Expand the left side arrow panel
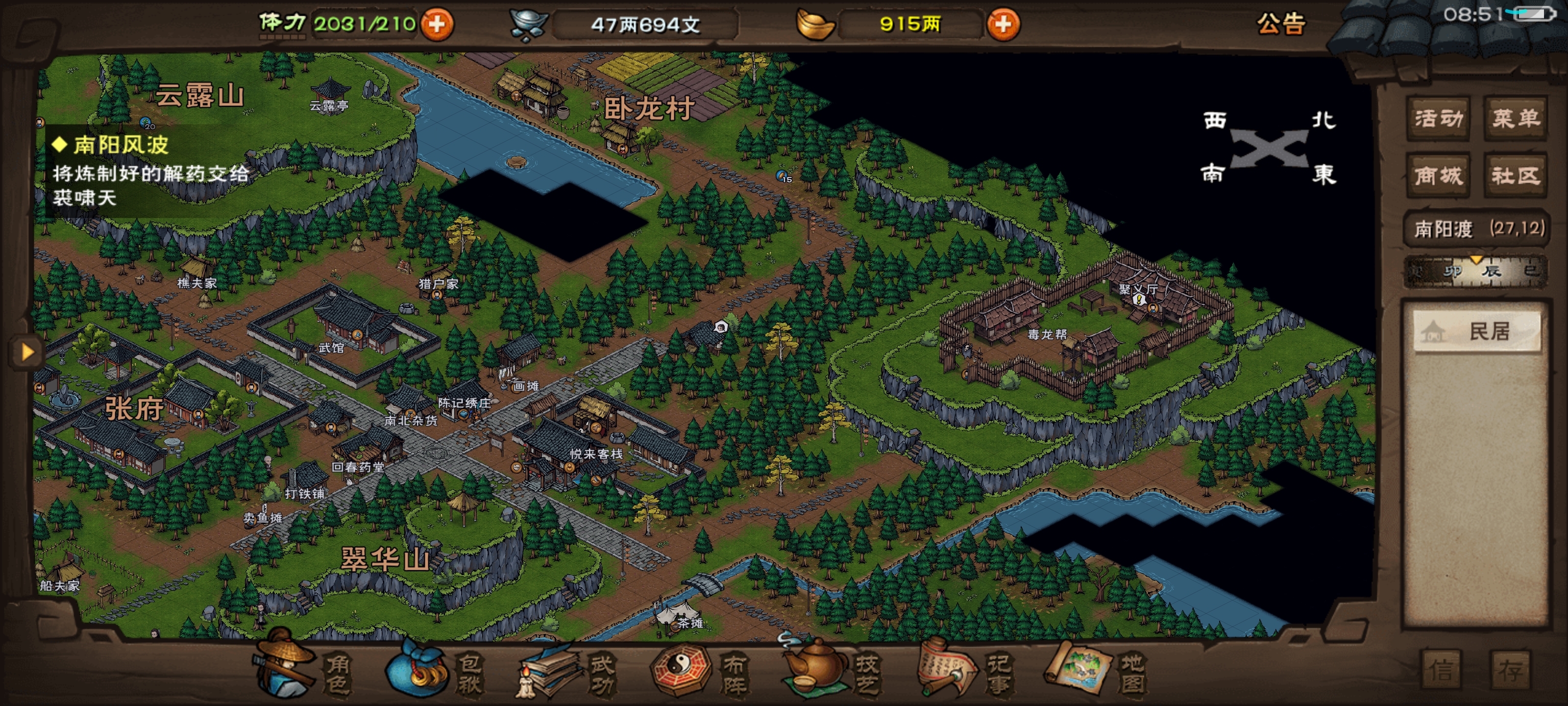 (27, 352)
